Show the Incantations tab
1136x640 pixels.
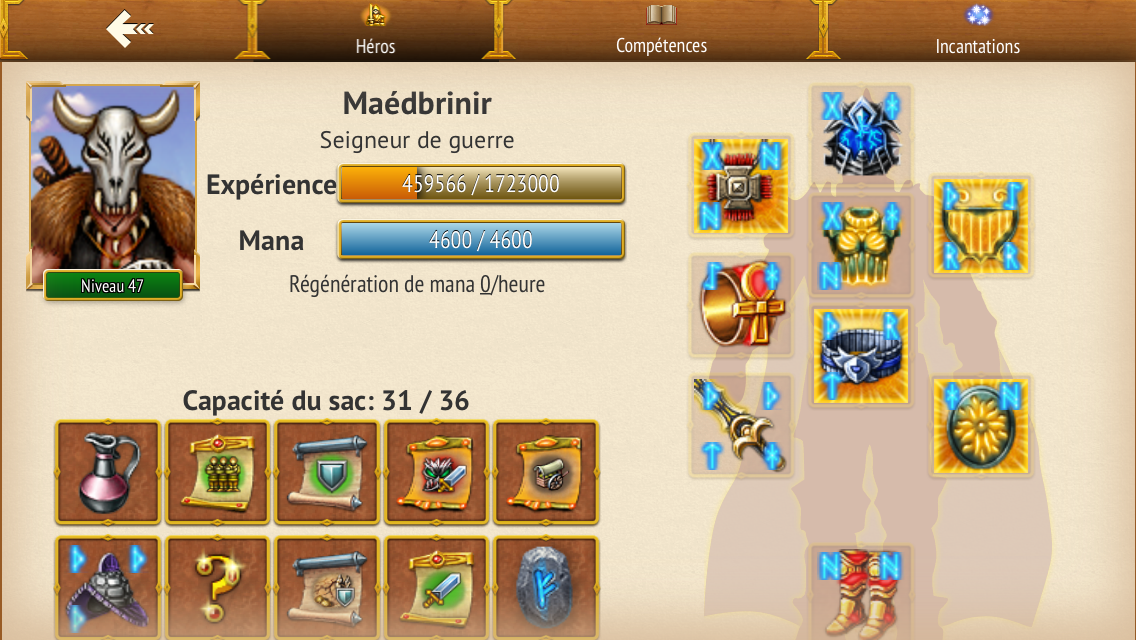[977, 30]
